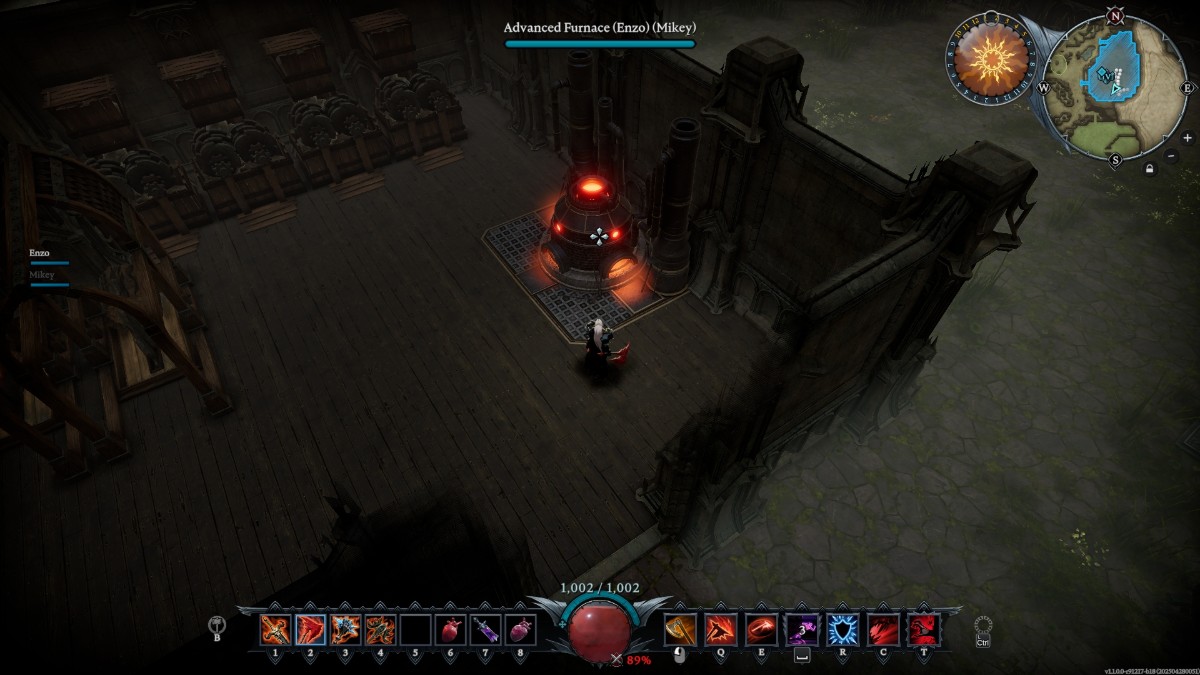The width and height of the screenshot is (1200, 675).
Task: Cast the red claw spell on C
Action: pos(882,629)
